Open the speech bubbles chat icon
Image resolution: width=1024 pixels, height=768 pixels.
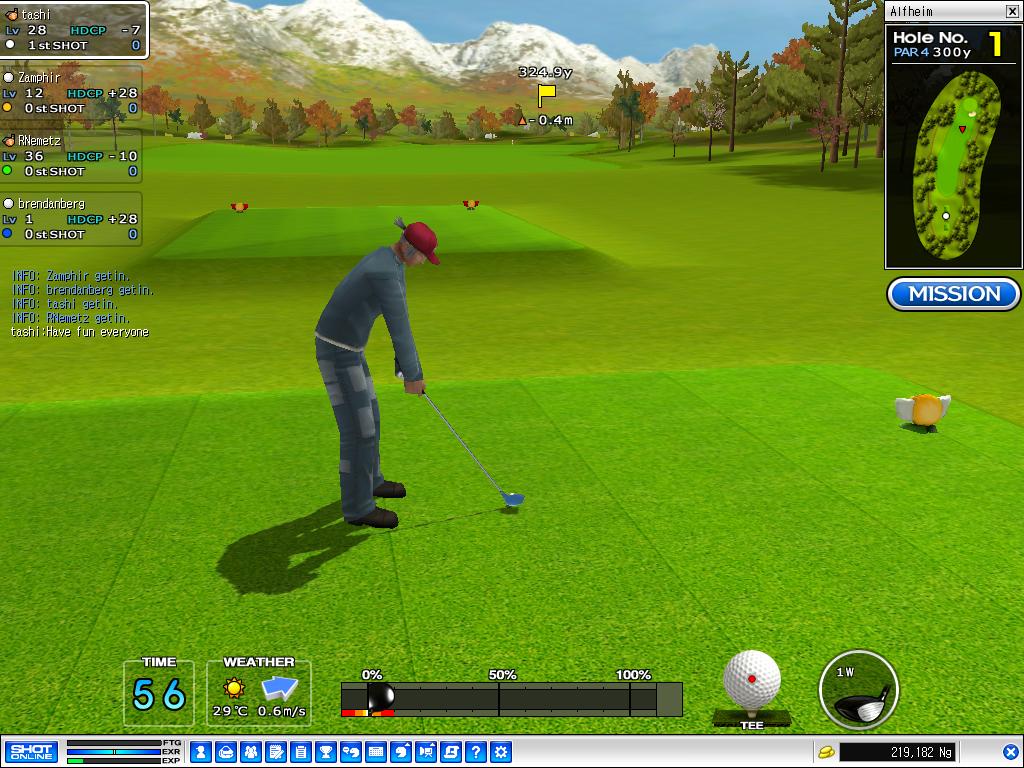click(x=351, y=752)
